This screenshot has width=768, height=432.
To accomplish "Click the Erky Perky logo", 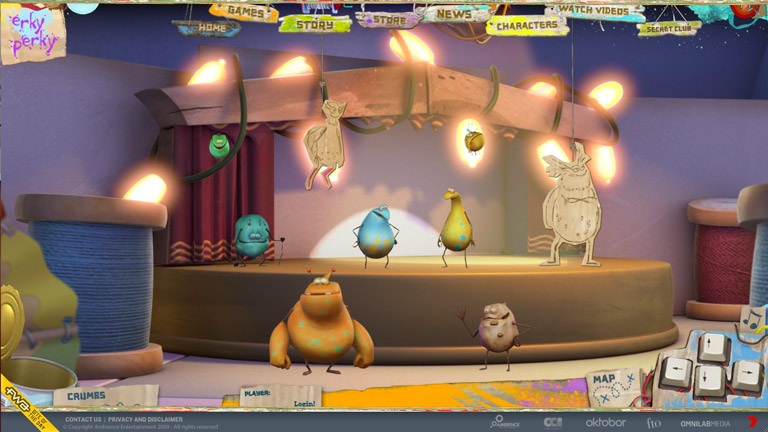I will click(x=32, y=32).
